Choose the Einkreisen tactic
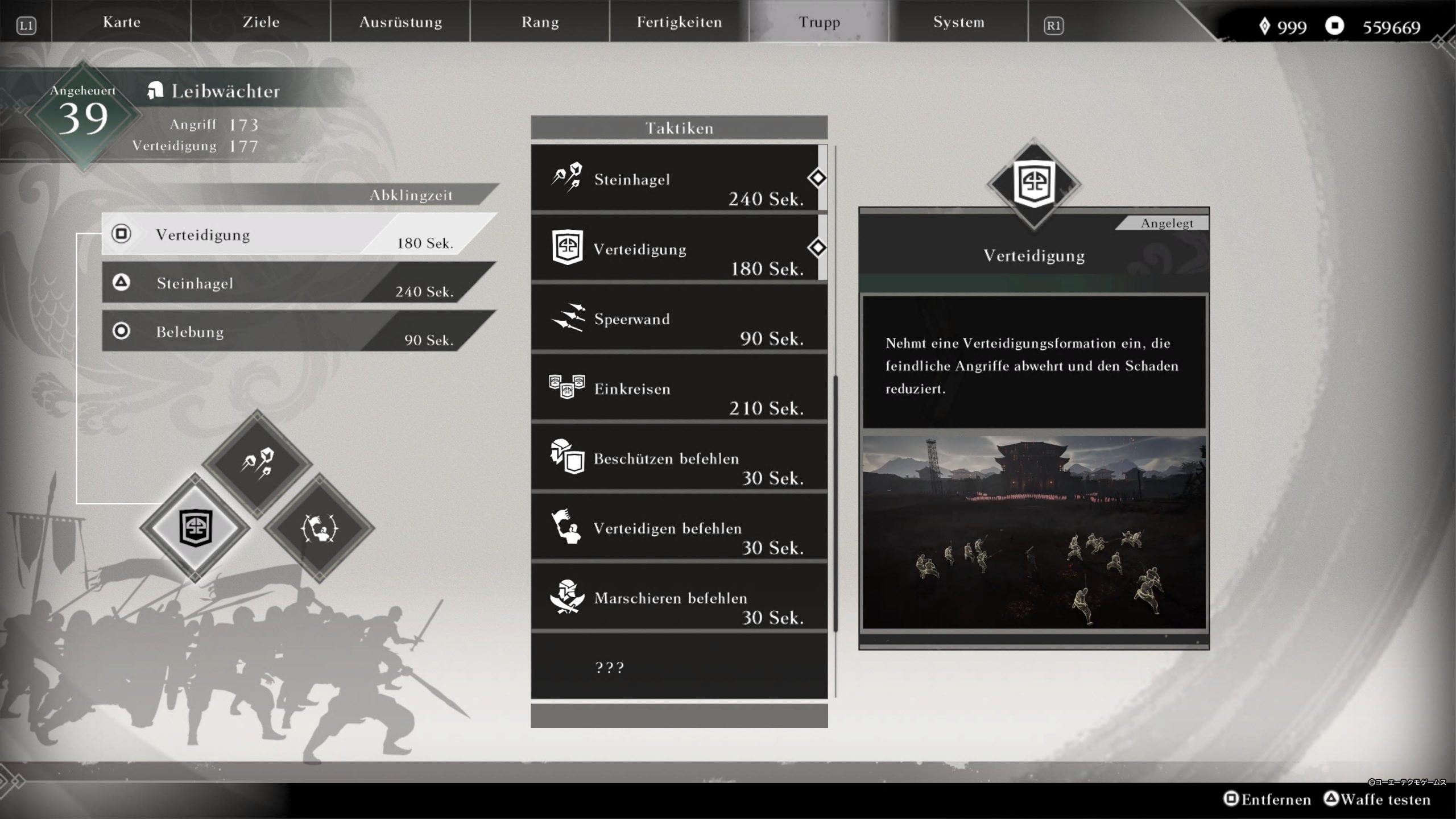 (x=678, y=388)
